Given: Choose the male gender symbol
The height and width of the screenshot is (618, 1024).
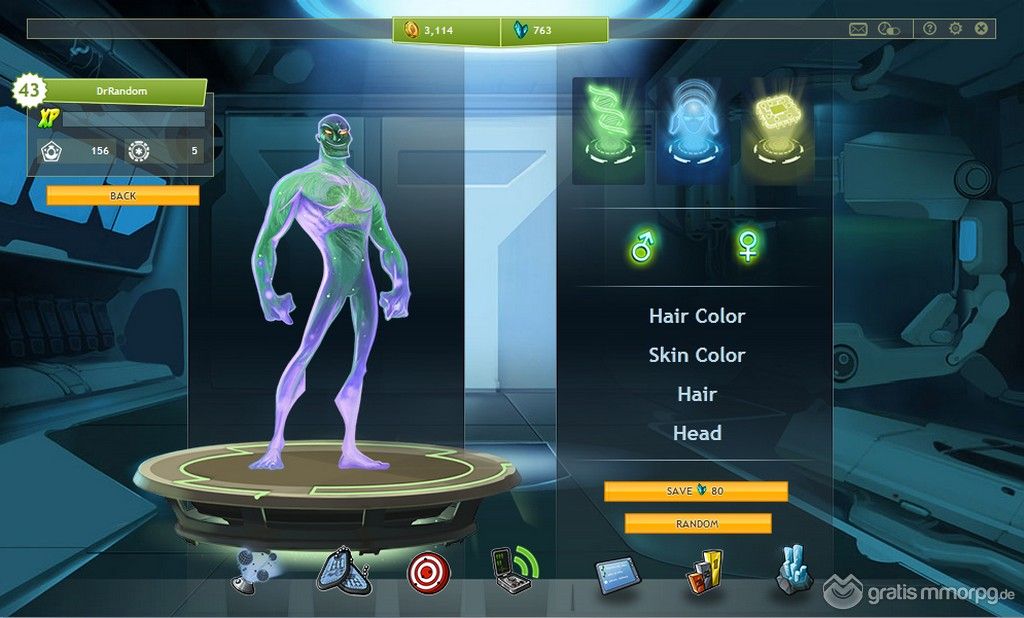Looking at the screenshot, I should coord(642,245).
